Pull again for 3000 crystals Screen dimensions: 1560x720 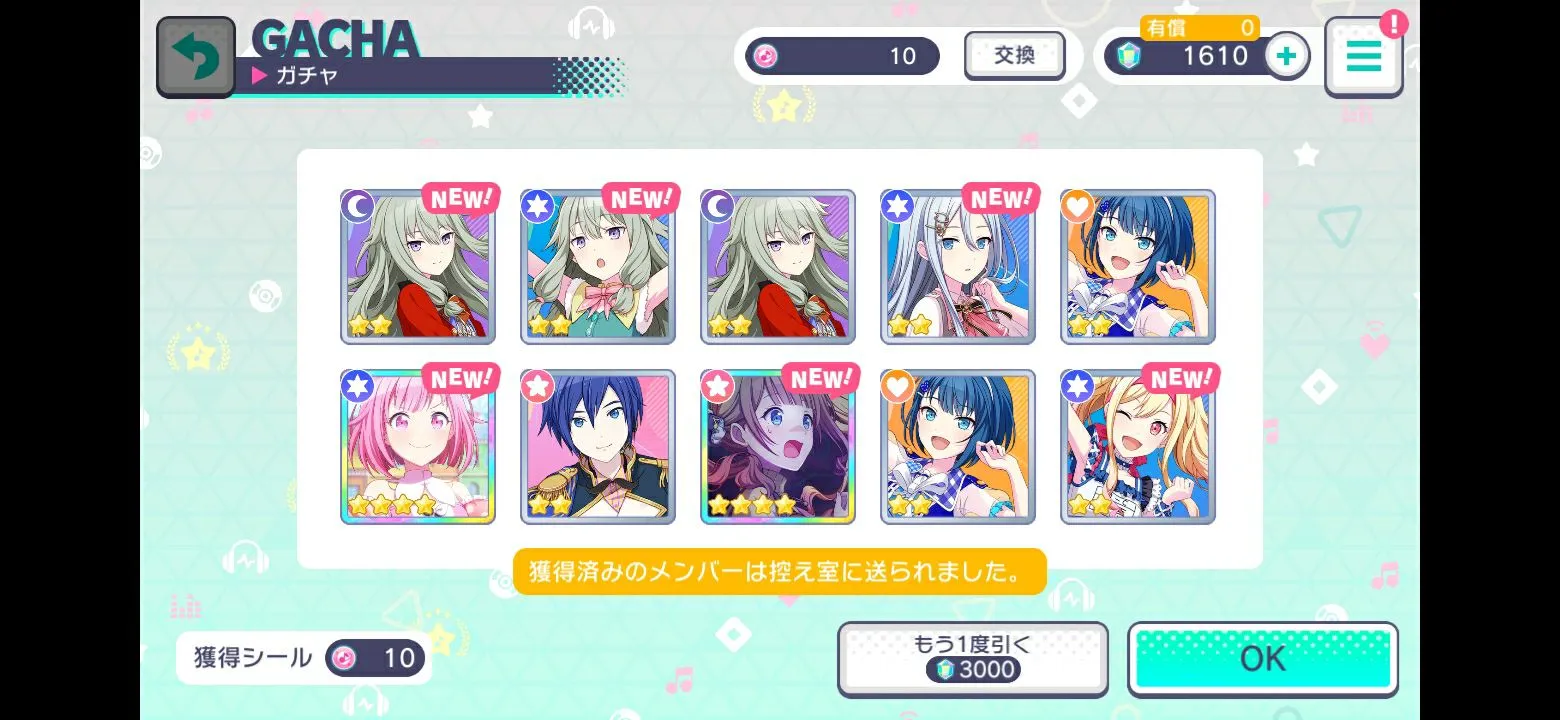click(972, 659)
